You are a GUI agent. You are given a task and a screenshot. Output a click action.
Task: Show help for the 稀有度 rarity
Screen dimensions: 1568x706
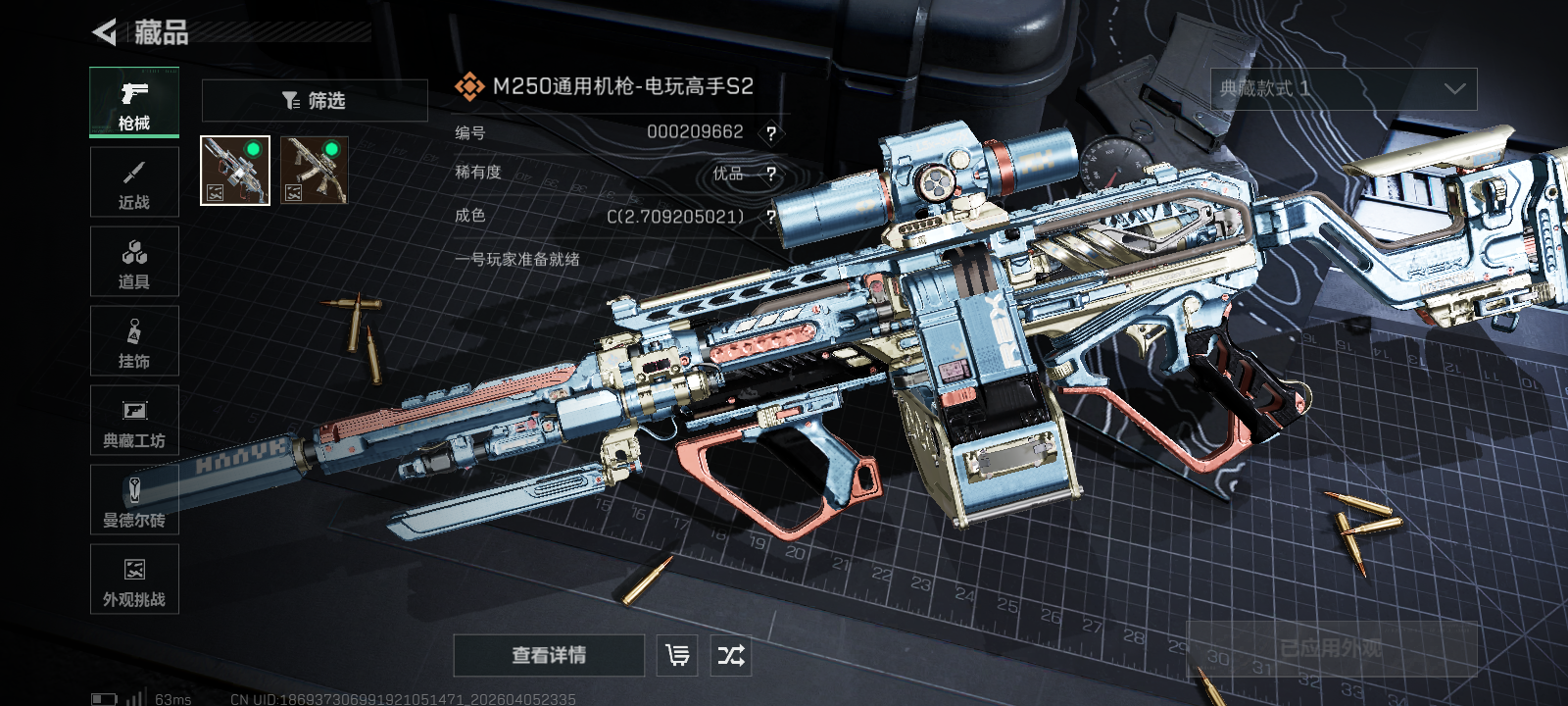tap(771, 175)
